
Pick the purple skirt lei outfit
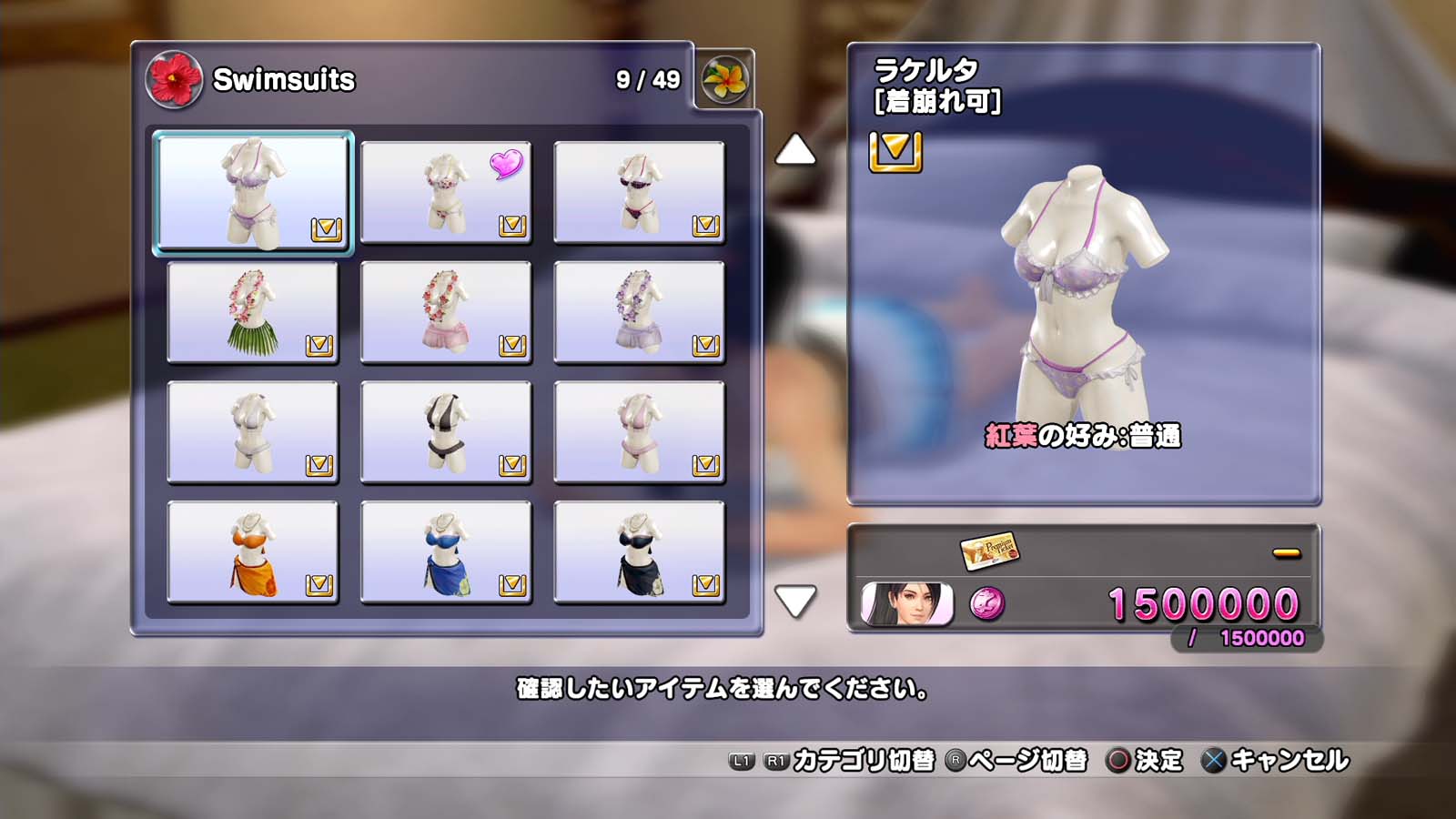[639, 312]
